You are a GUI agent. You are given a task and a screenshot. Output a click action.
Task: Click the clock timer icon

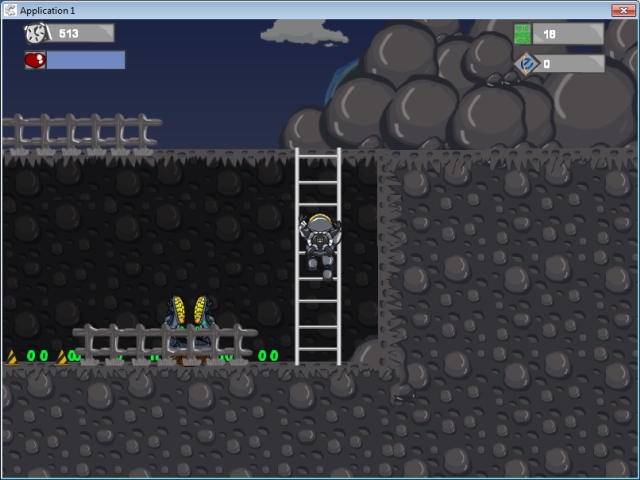pos(36,34)
